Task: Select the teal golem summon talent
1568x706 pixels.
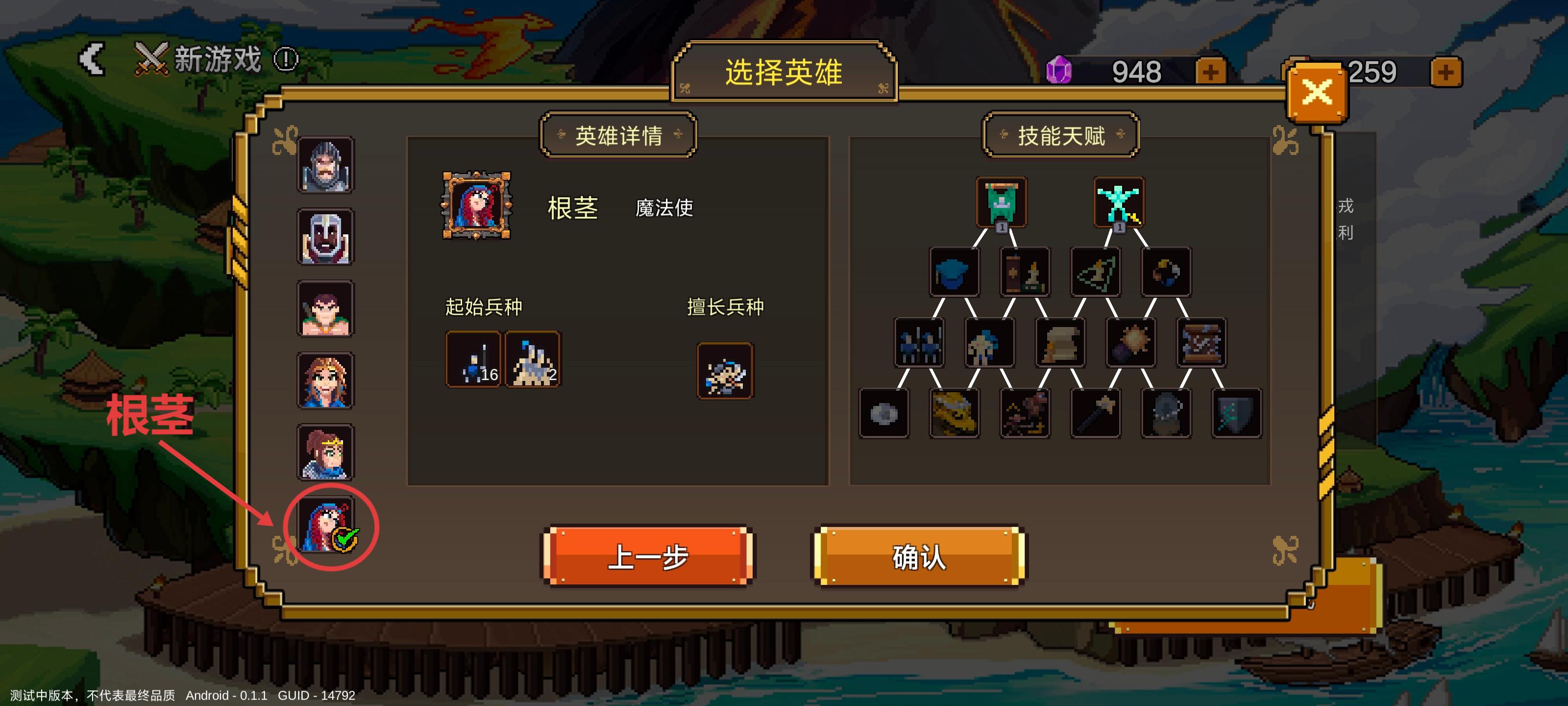Action: click(x=1120, y=201)
